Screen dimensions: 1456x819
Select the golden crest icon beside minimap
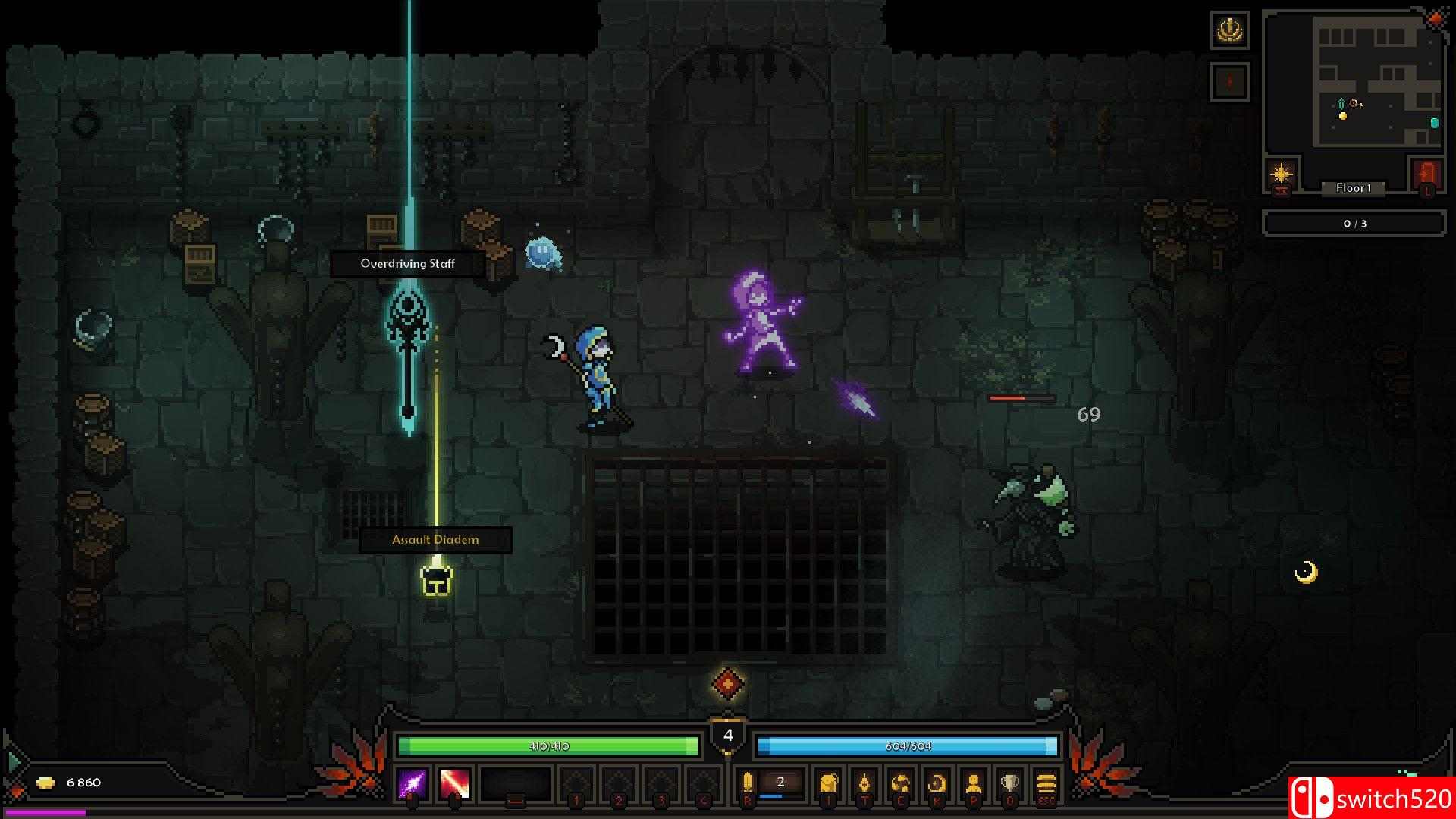[1229, 30]
